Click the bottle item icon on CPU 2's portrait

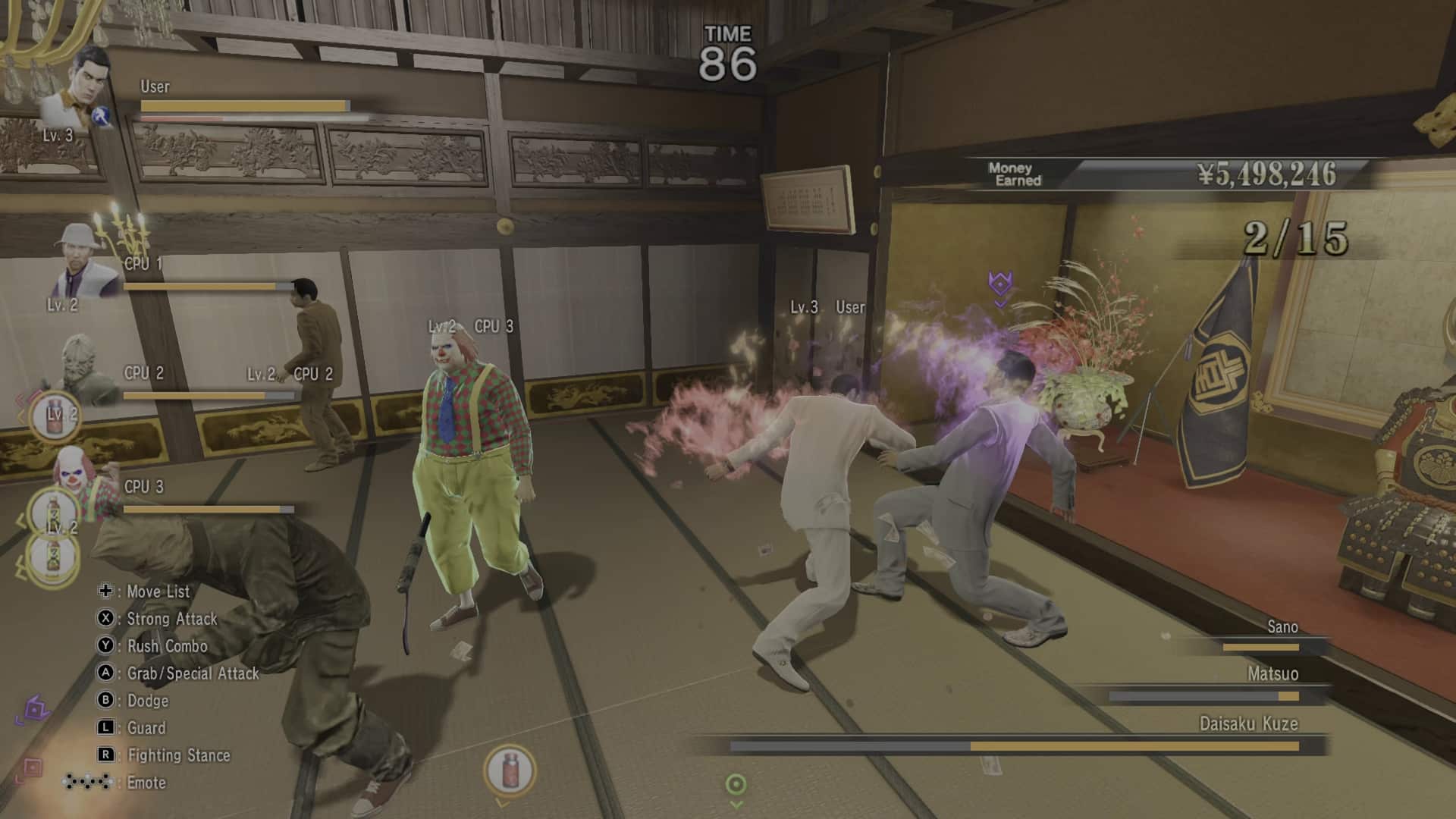tap(55, 415)
